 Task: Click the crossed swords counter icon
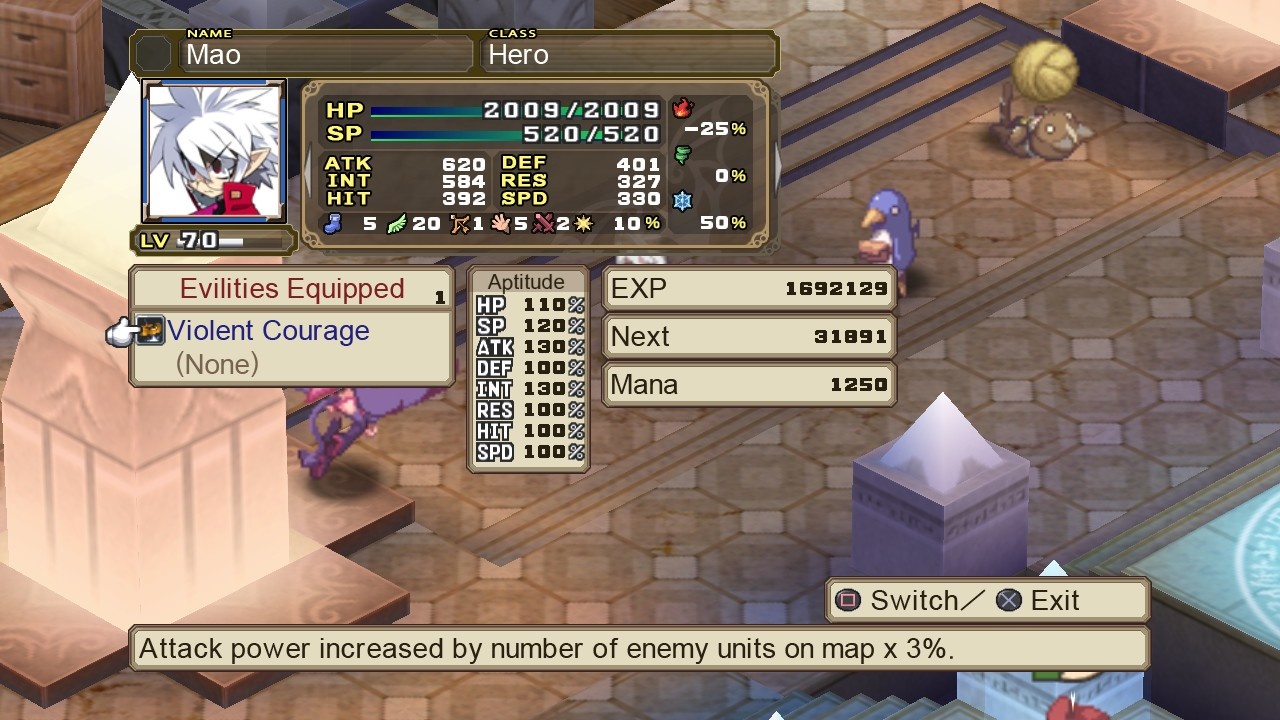pos(542,224)
